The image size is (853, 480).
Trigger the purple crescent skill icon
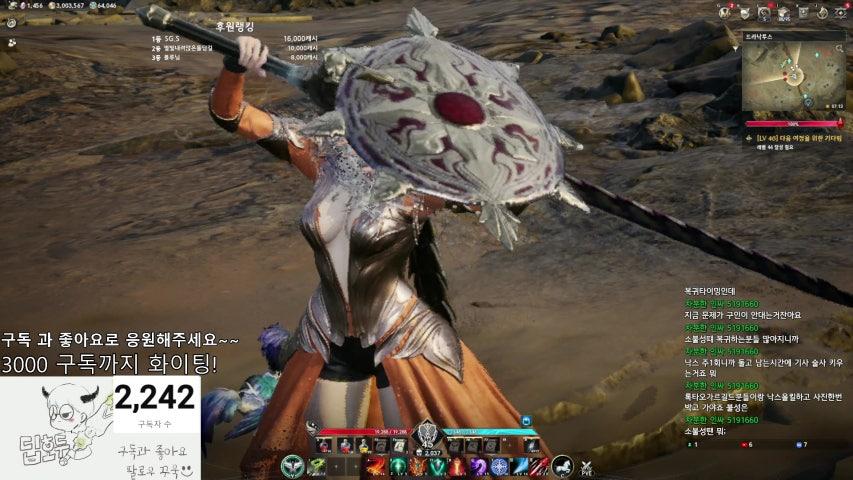point(478,466)
